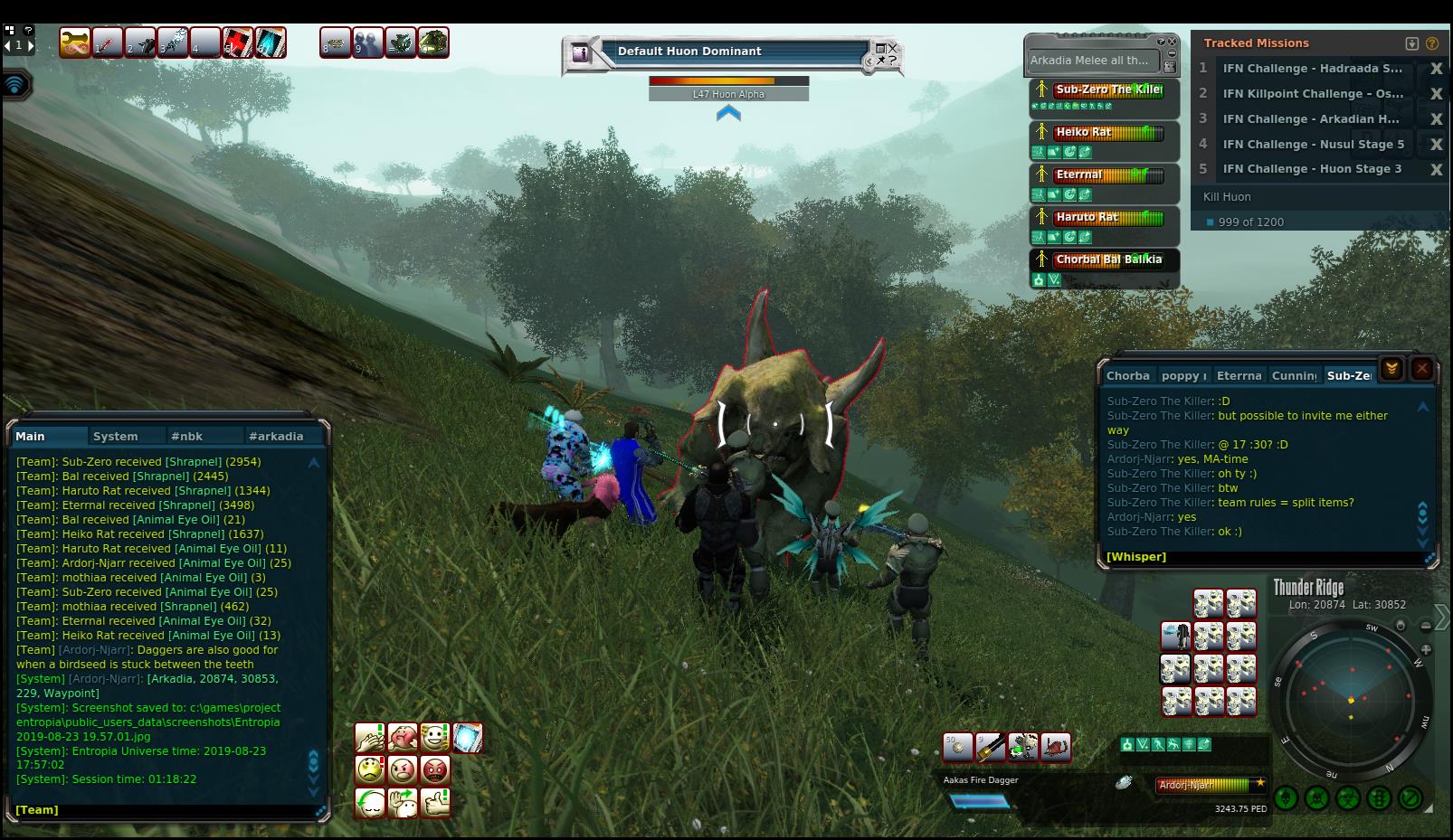
Task: Use the angry red face emote
Action: point(435,770)
